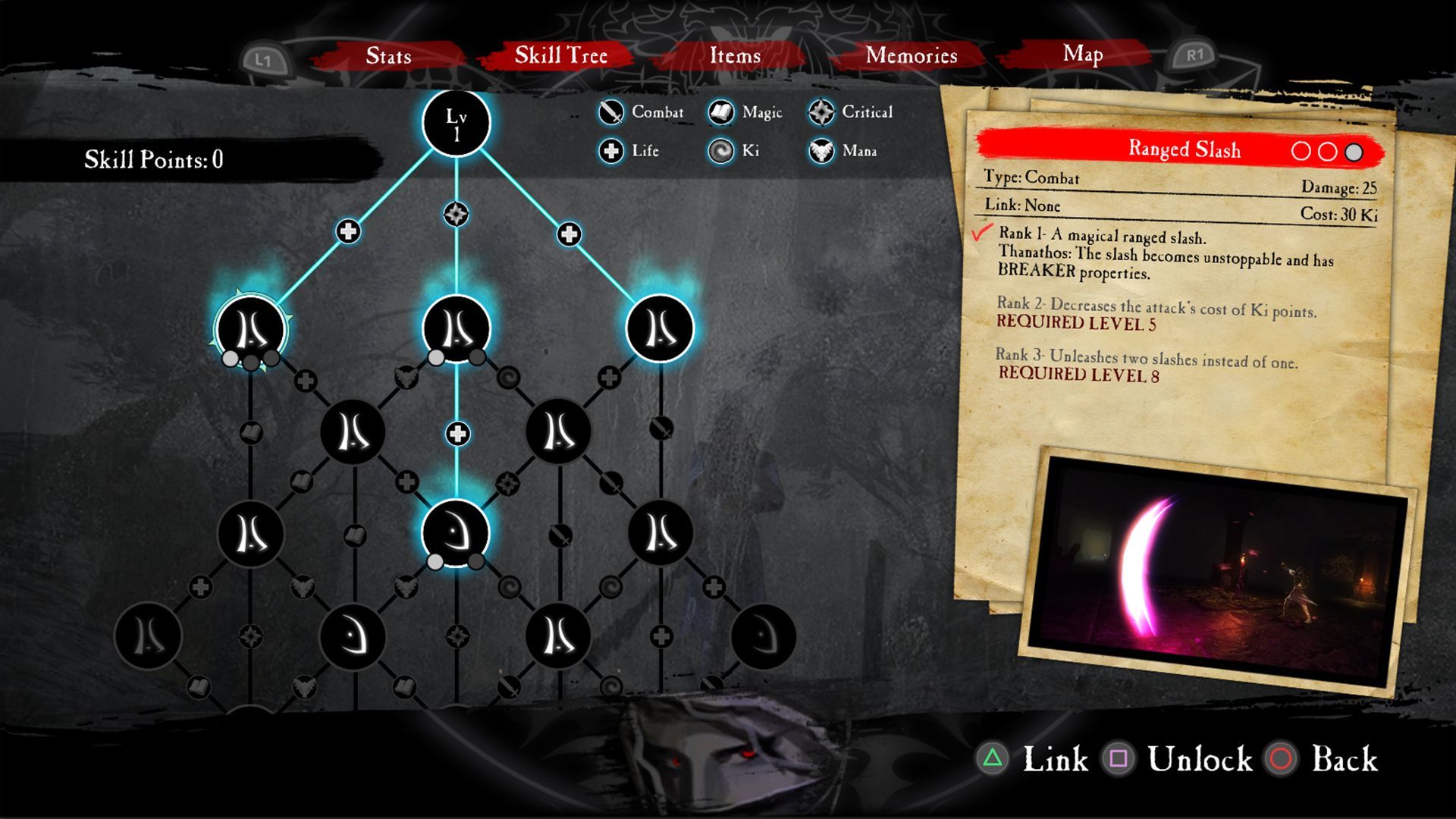Open the Memories tab
Screen dimensions: 1456x819
(x=912, y=56)
